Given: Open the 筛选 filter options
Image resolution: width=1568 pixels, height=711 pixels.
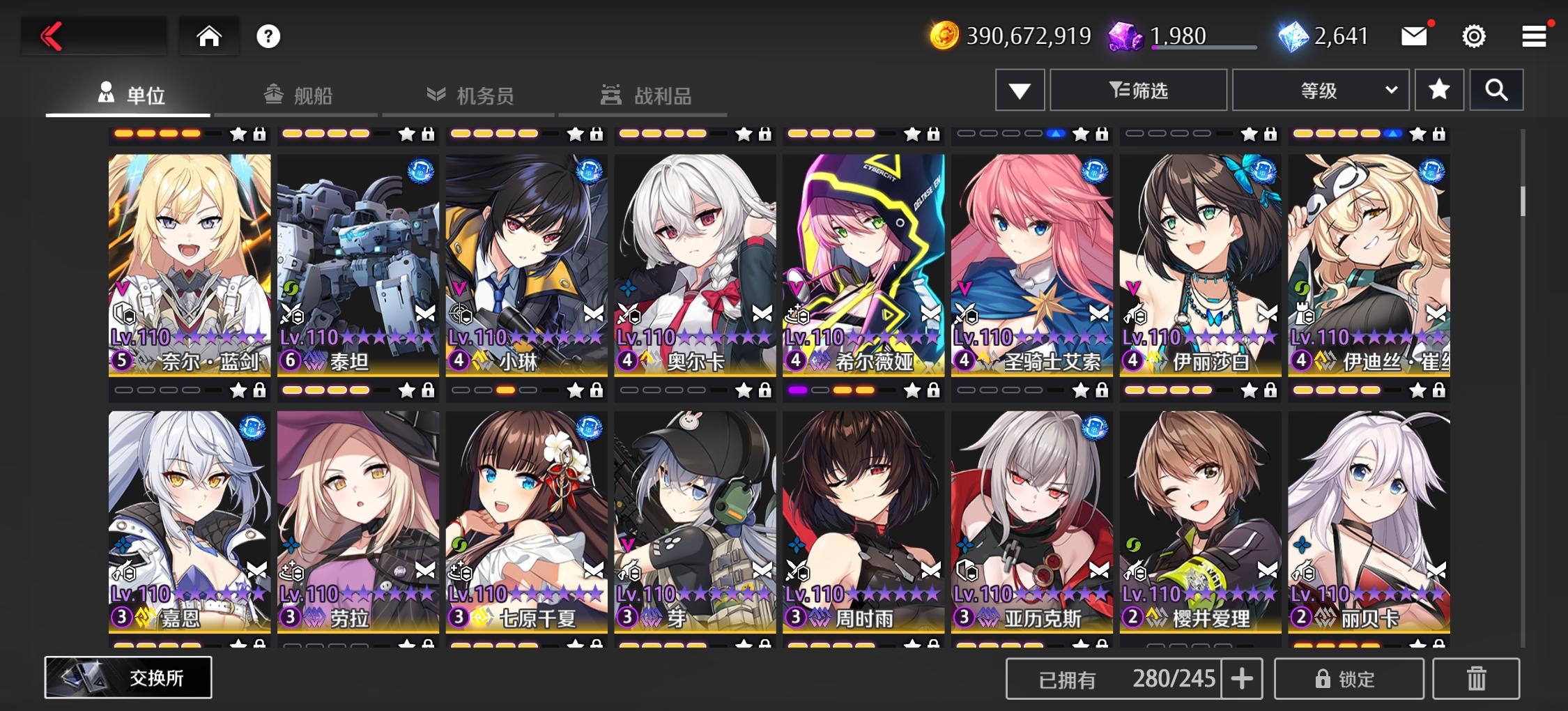Looking at the screenshot, I should click(1137, 89).
